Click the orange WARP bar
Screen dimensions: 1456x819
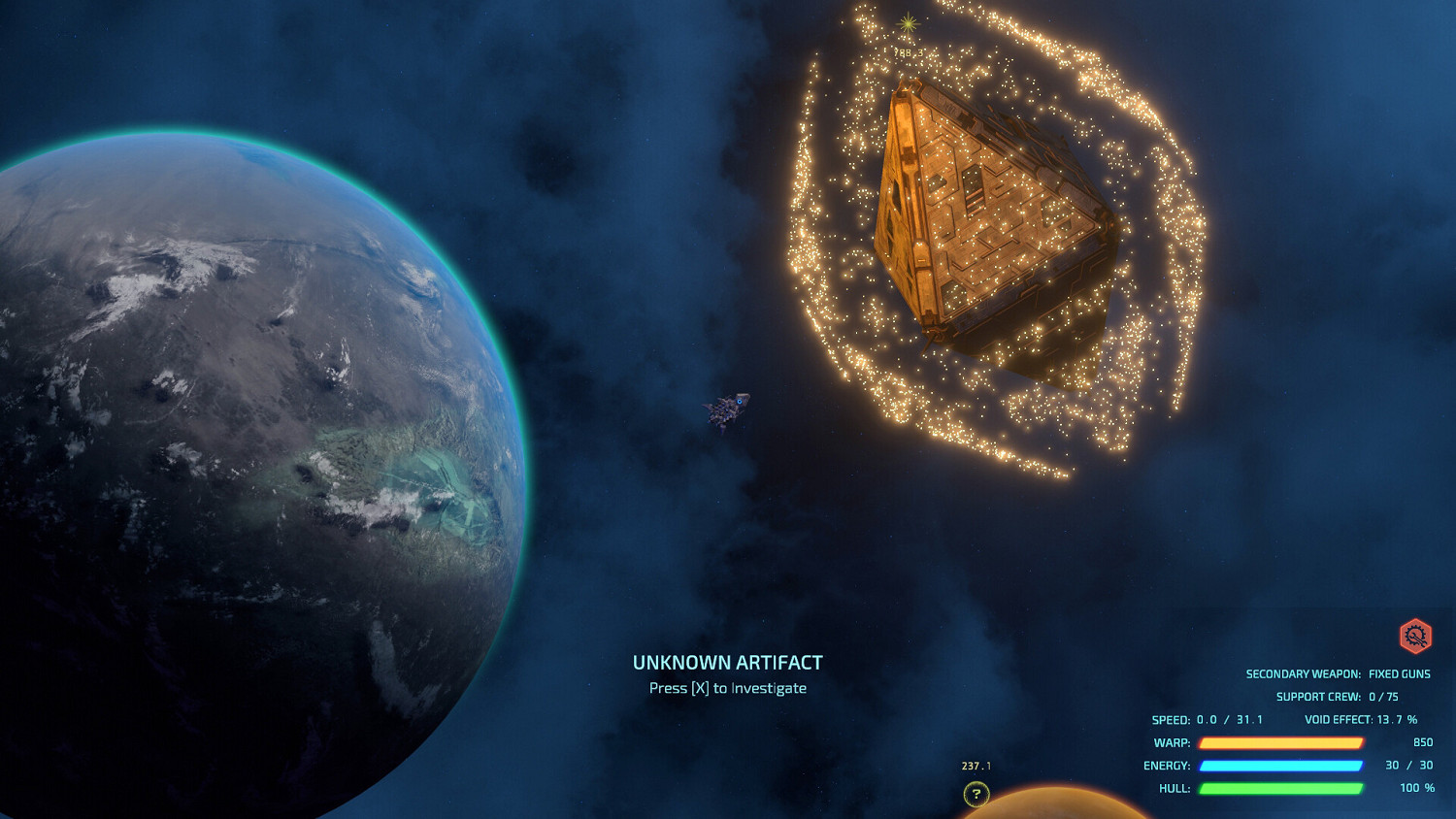pos(1280,742)
